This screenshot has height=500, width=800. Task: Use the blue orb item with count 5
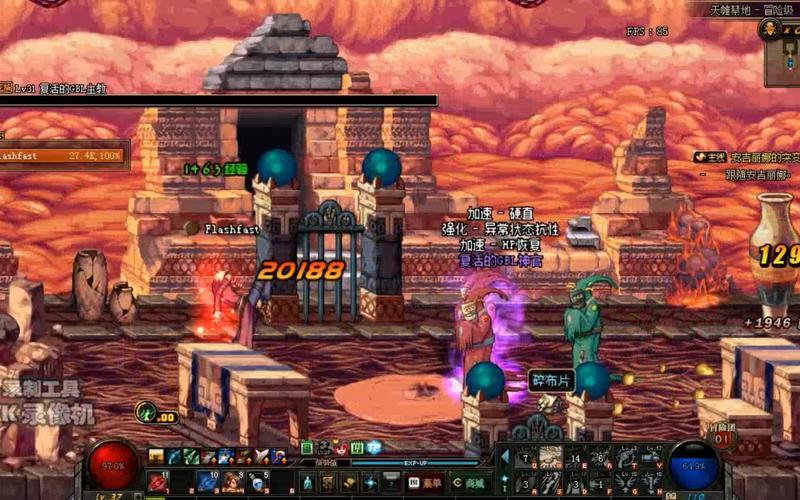[x=257, y=481]
